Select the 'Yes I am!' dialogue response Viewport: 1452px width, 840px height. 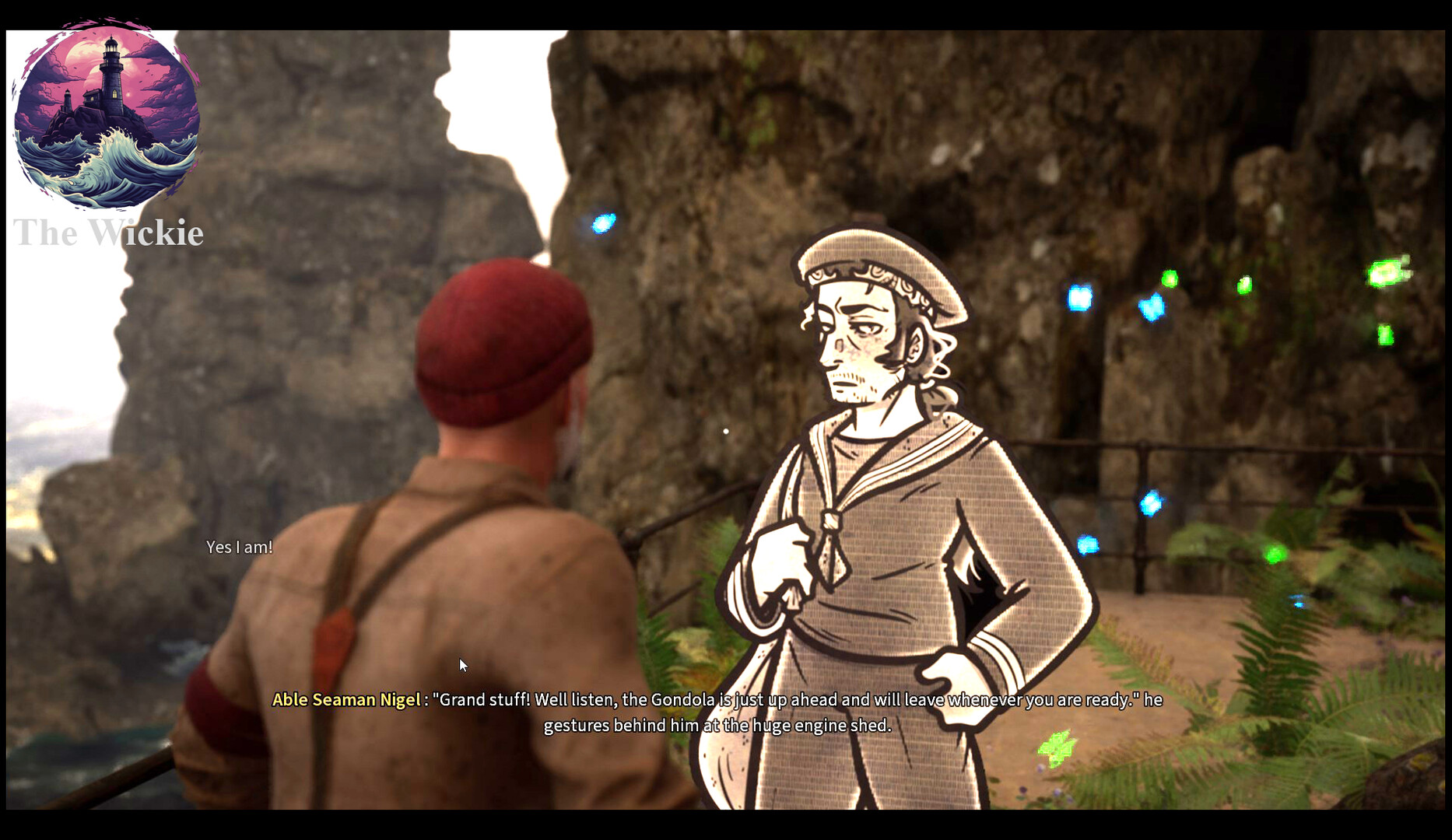pos(239,547)
